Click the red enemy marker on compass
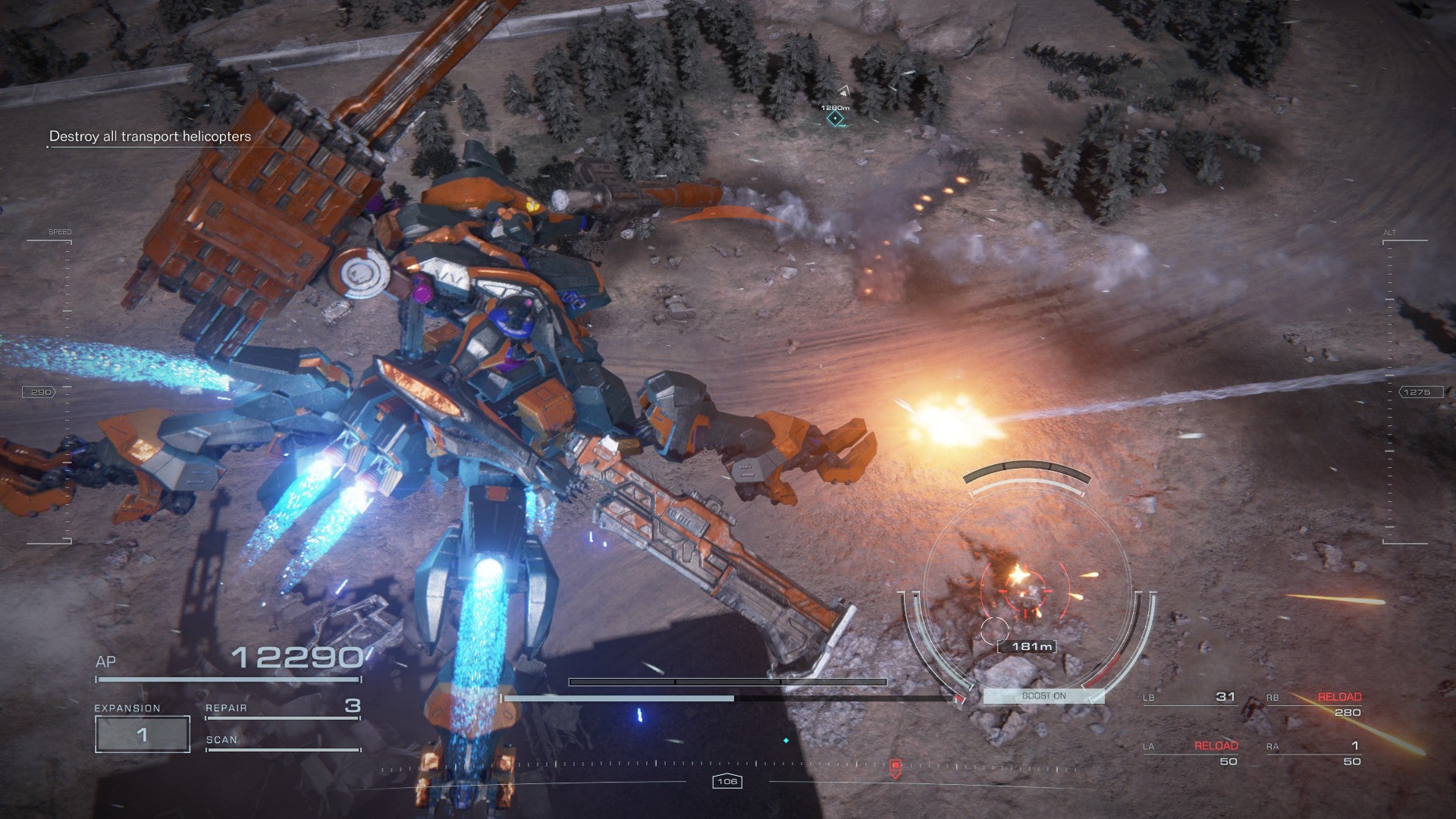Image resolution: width=1456 pixels, height=819 pixels. click(895, 767)
